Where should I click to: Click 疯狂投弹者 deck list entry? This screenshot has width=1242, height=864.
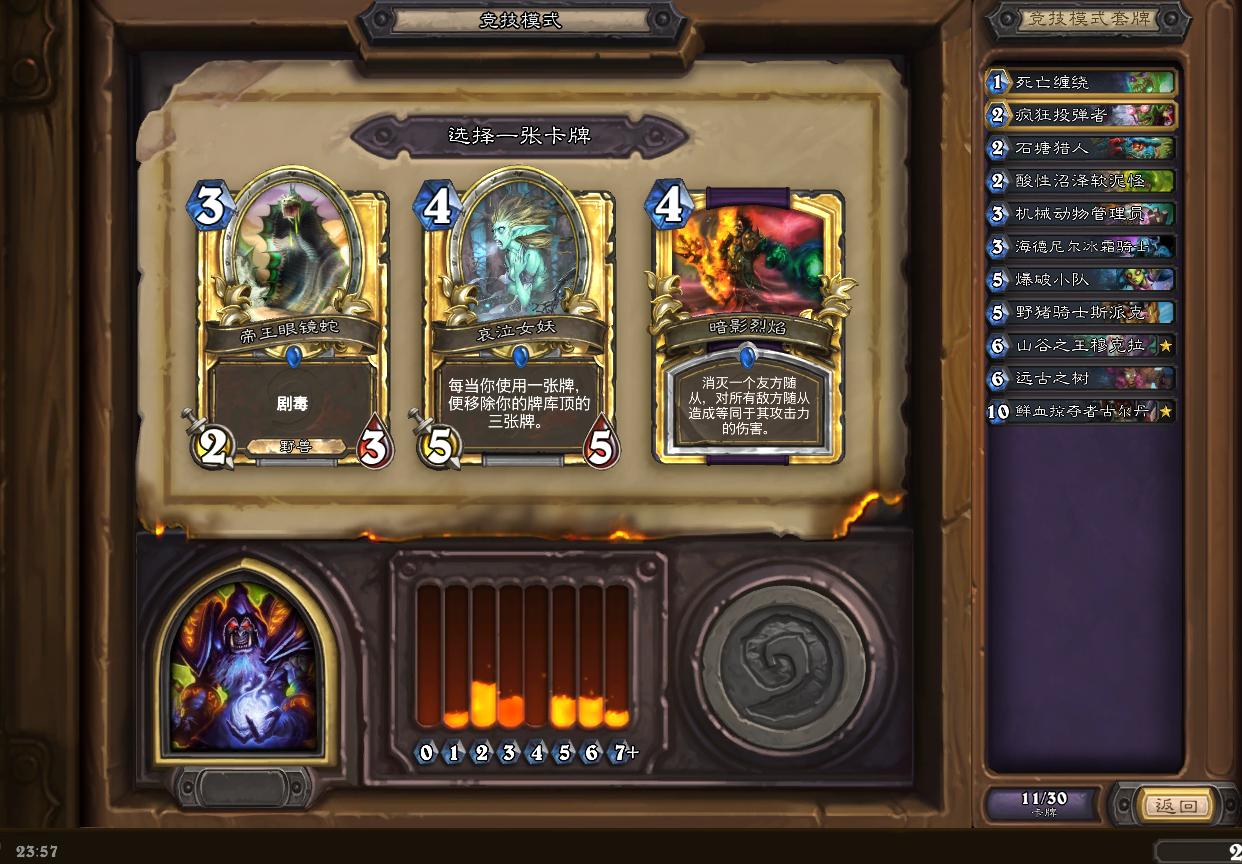tap(1080, 115)
